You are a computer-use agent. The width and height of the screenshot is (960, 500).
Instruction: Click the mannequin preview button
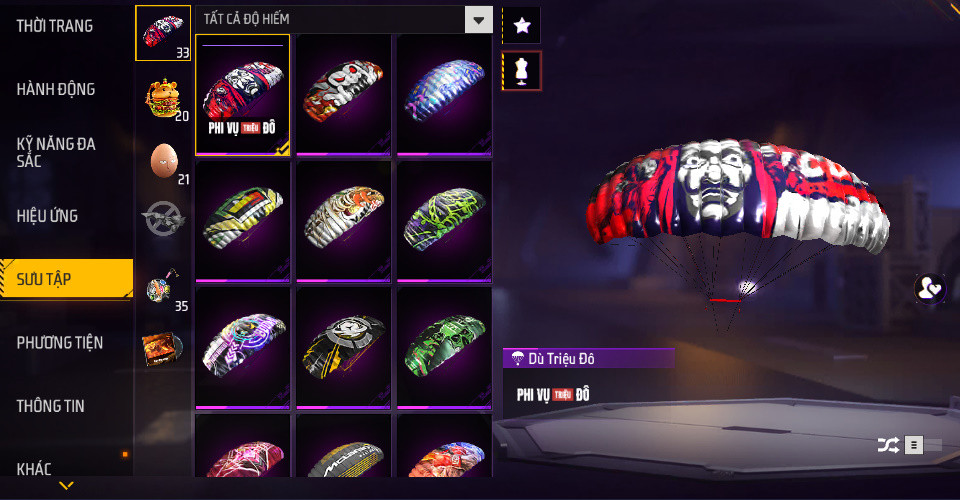(x=521, y=70)
